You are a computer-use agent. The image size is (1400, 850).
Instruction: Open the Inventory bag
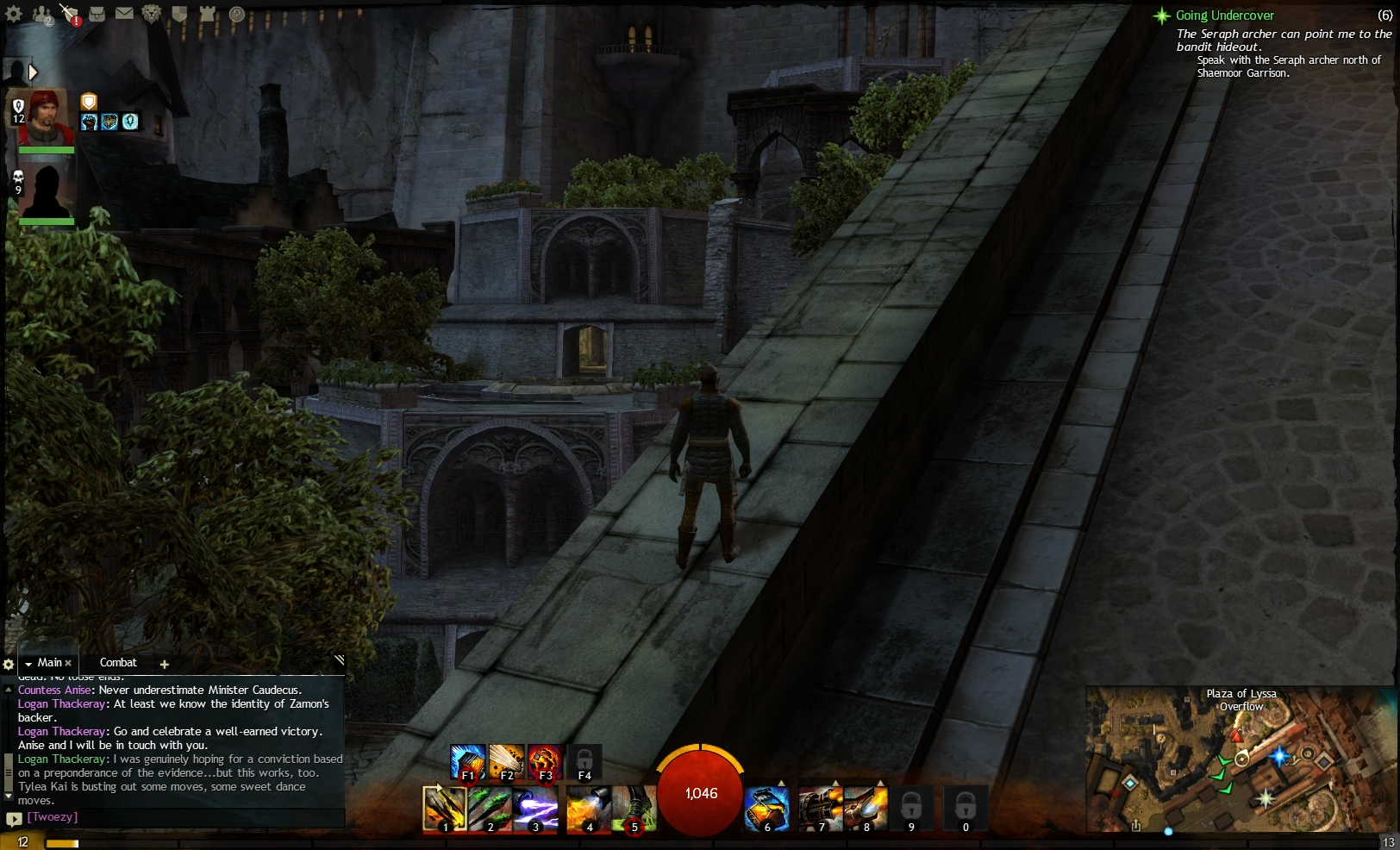[x=97, y=13]
